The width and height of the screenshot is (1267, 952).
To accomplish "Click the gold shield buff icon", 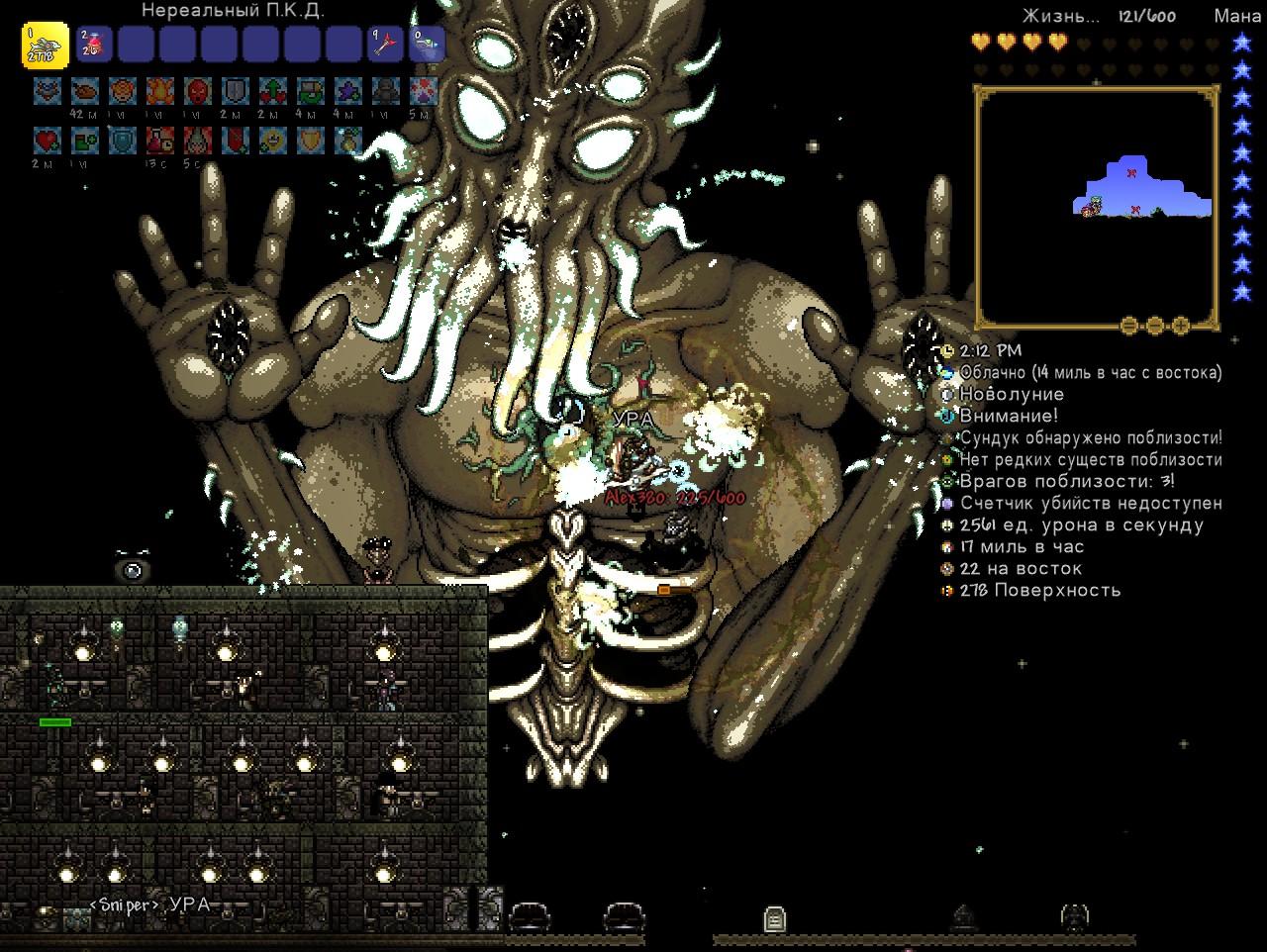I will 311,142.
